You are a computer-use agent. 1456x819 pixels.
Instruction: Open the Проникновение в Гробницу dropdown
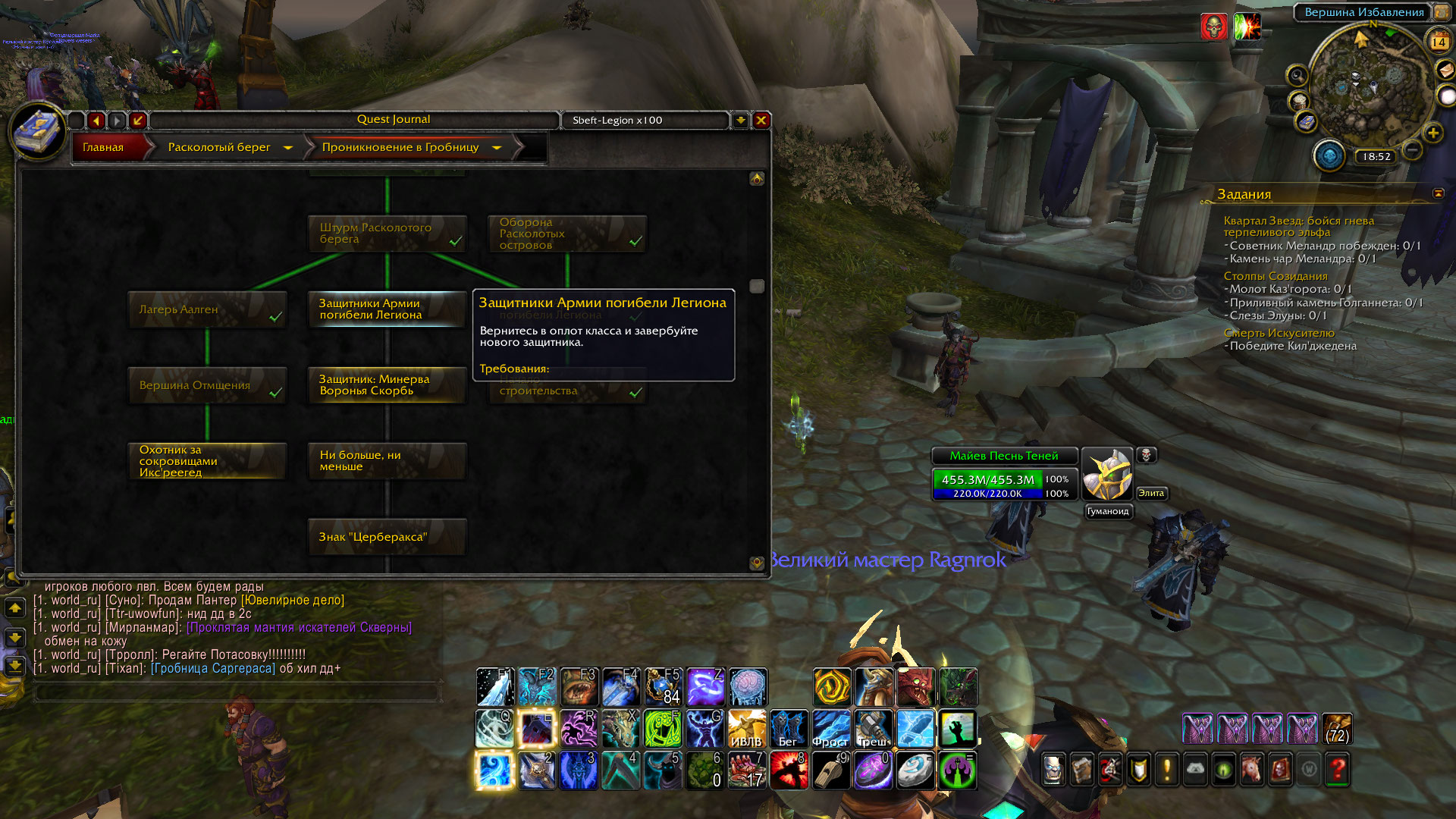(x=497, y=148)
